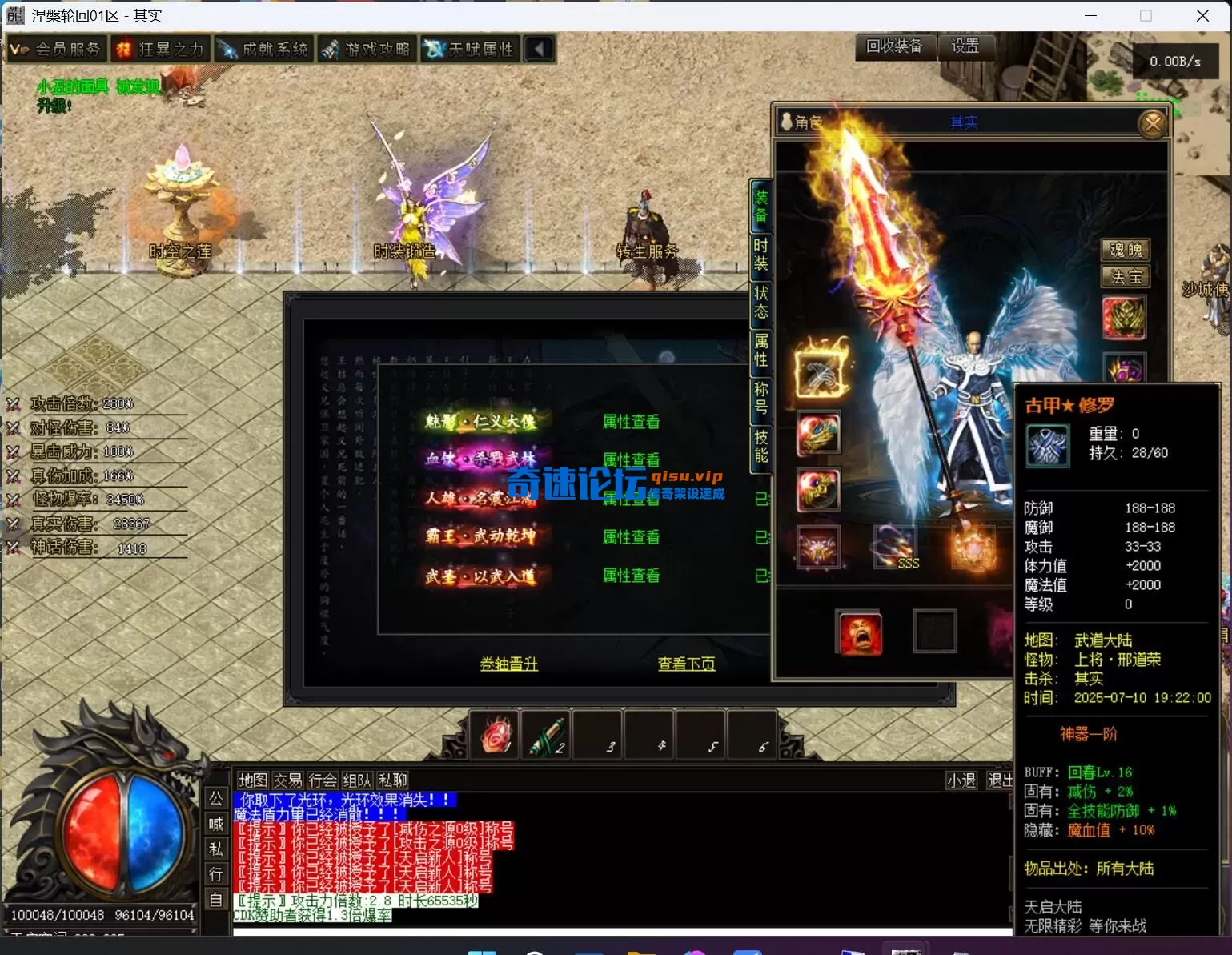Collapse the top menu with the arrow button
The height and width of the screenshot is (955, 1232).
click(x=539, y=50)
